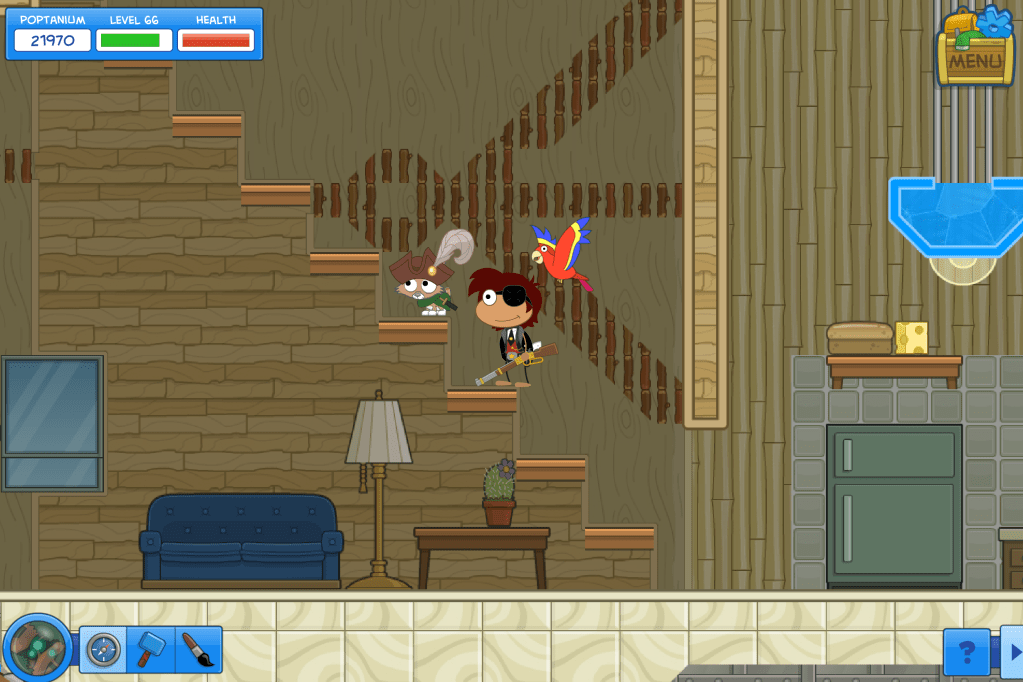The width and height of the screenshot is (1023, 682).
Task: Click the round world globe icon
Action: (37, 649)
